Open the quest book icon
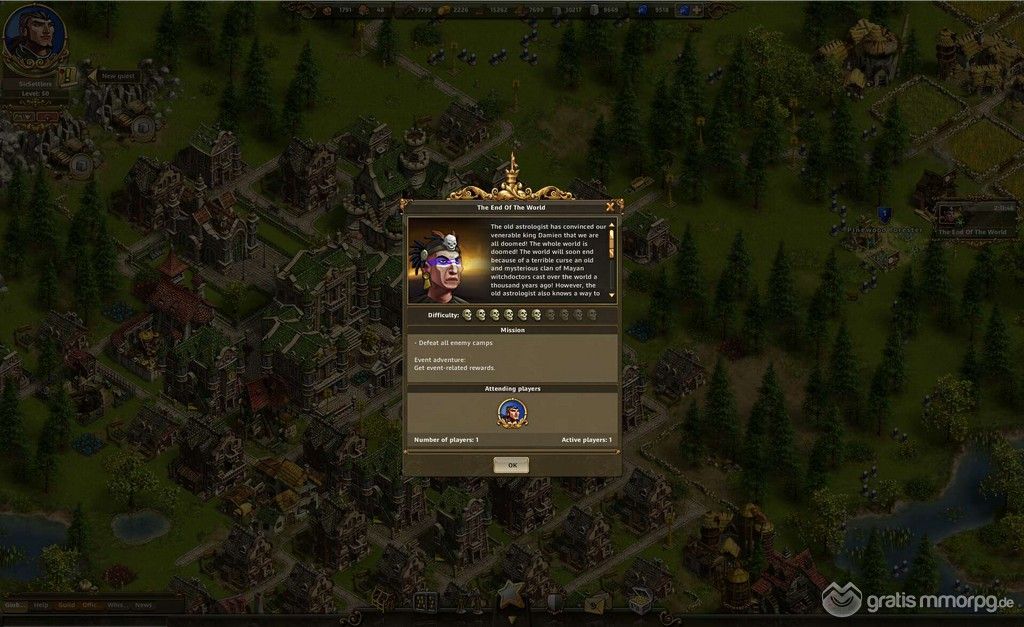The height and width of the screenshot is (627, 1024). click(67, 76)
